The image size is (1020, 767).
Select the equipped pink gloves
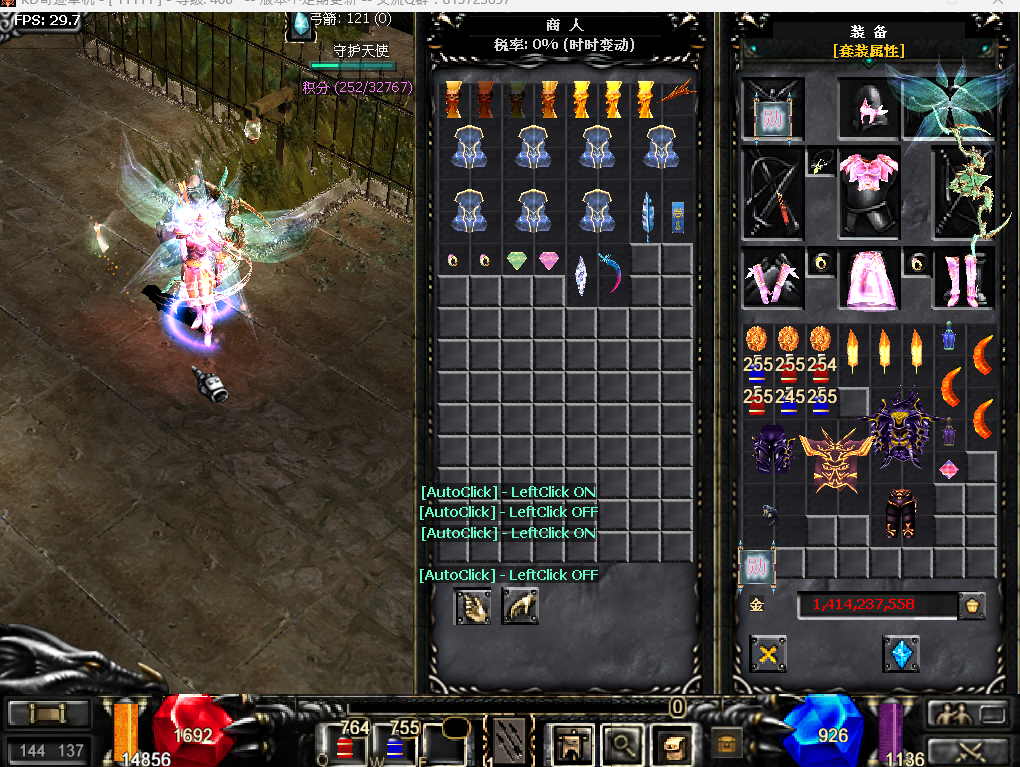(771, 279)
